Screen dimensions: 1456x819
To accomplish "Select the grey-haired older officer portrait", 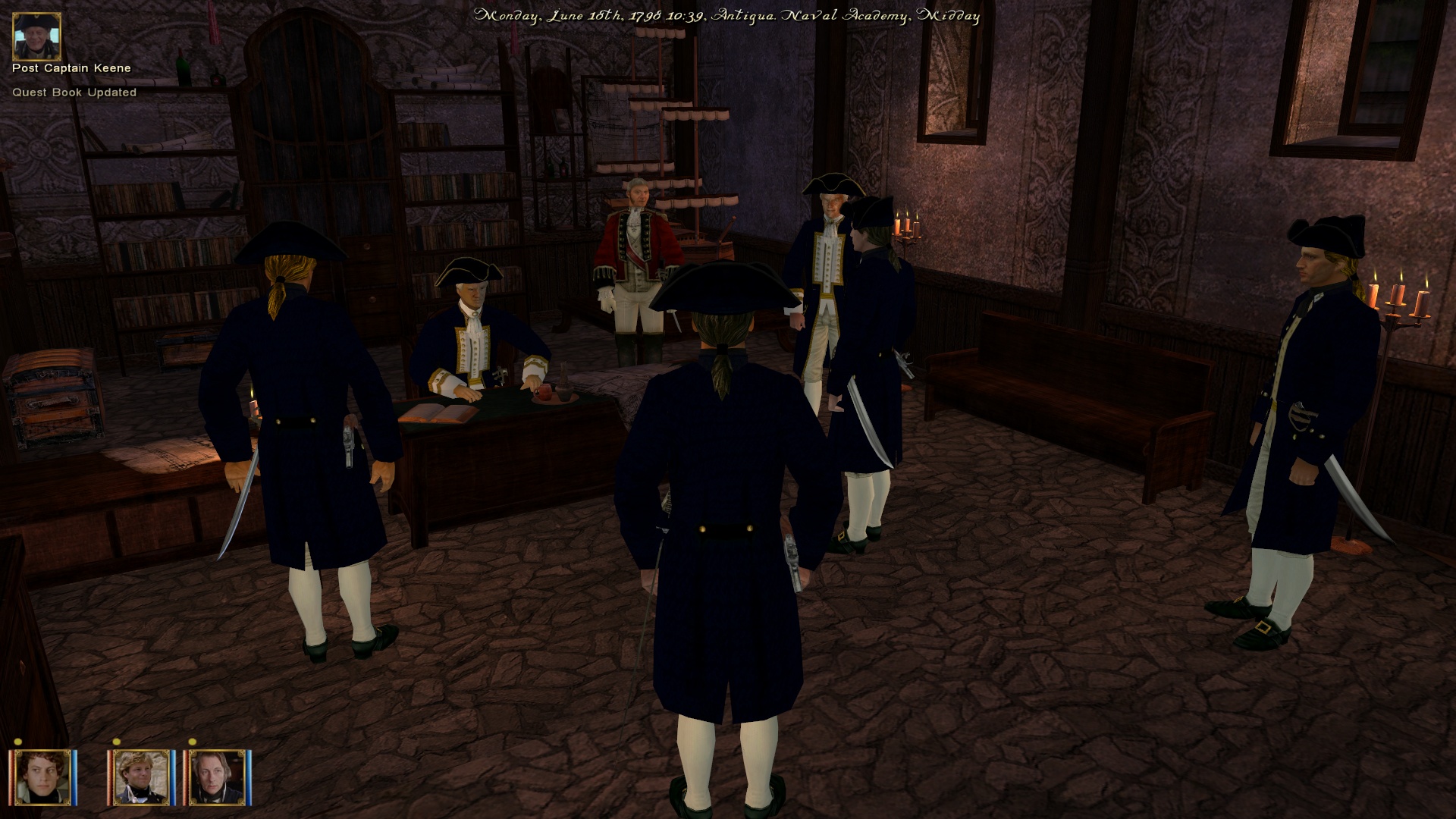I will [218, 777].
